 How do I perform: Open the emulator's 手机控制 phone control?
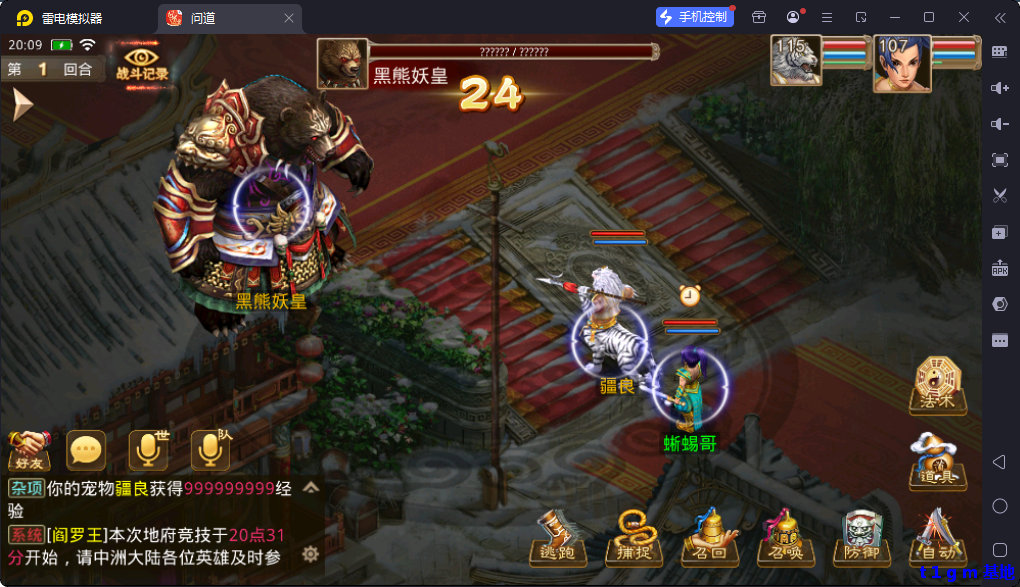click(694, 17)
